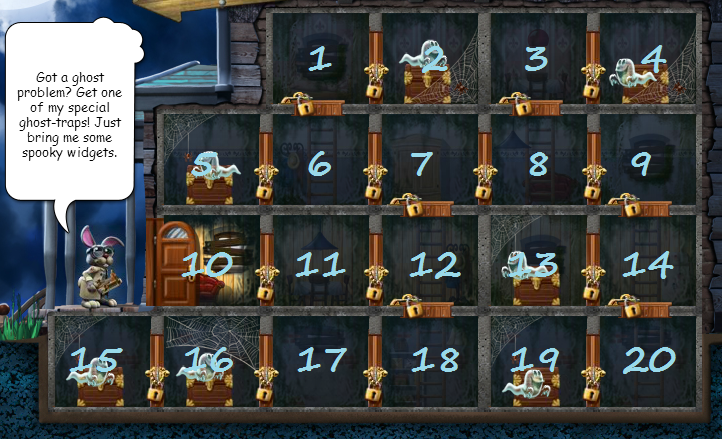The image size is (722, 439).
Task: Choose level 11 room
Action: pyautogui.click(x=320, y=264)
